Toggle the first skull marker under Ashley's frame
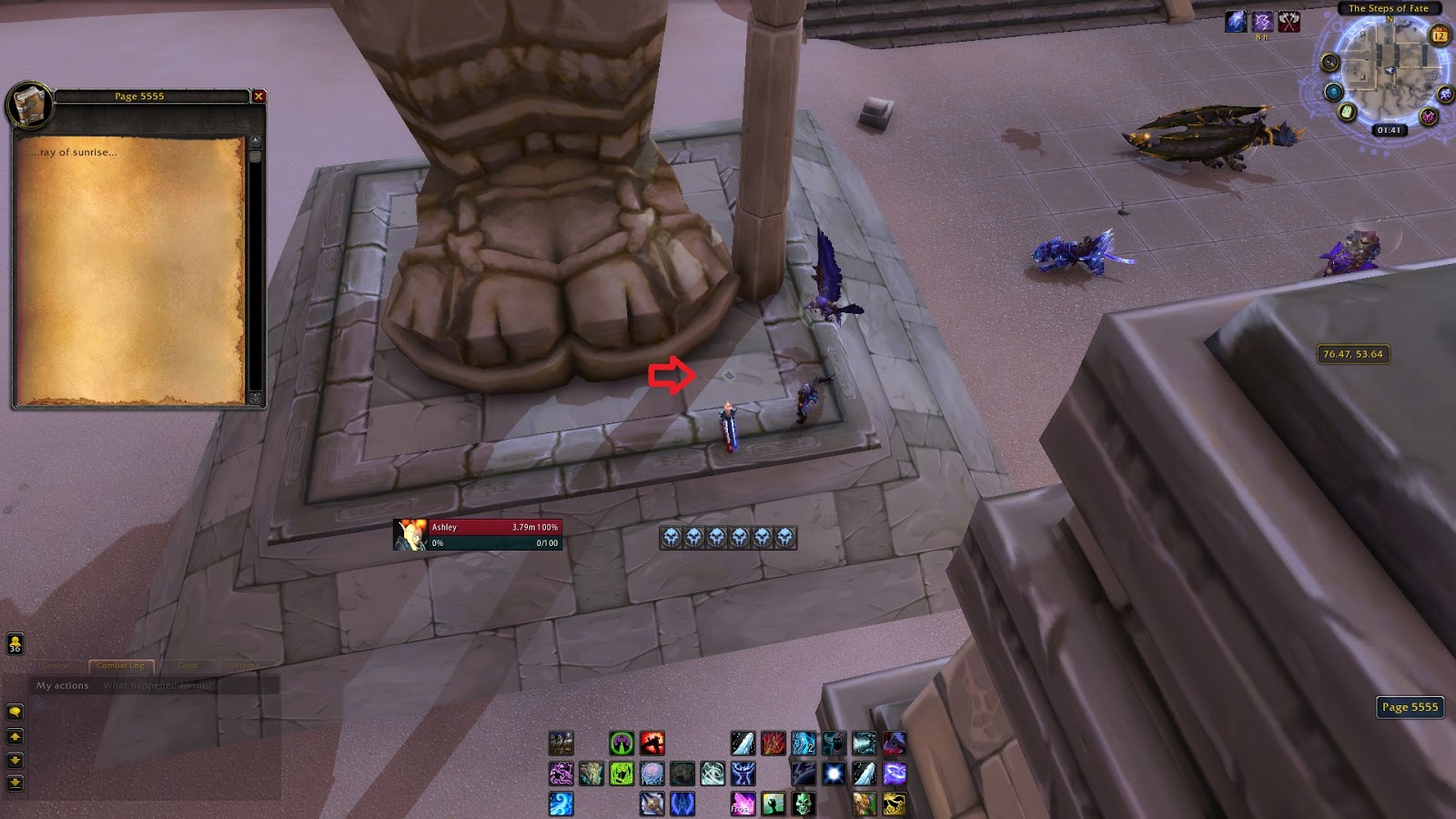The height and width of the screenshot is (819, 1456). tap(671, 537)
